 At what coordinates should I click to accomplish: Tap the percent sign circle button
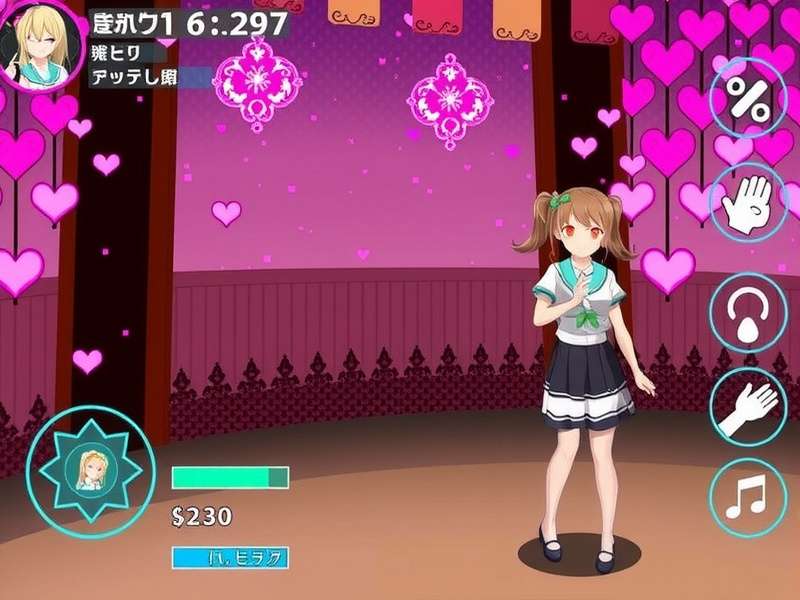pyautogui.click(x=748, y=97)
